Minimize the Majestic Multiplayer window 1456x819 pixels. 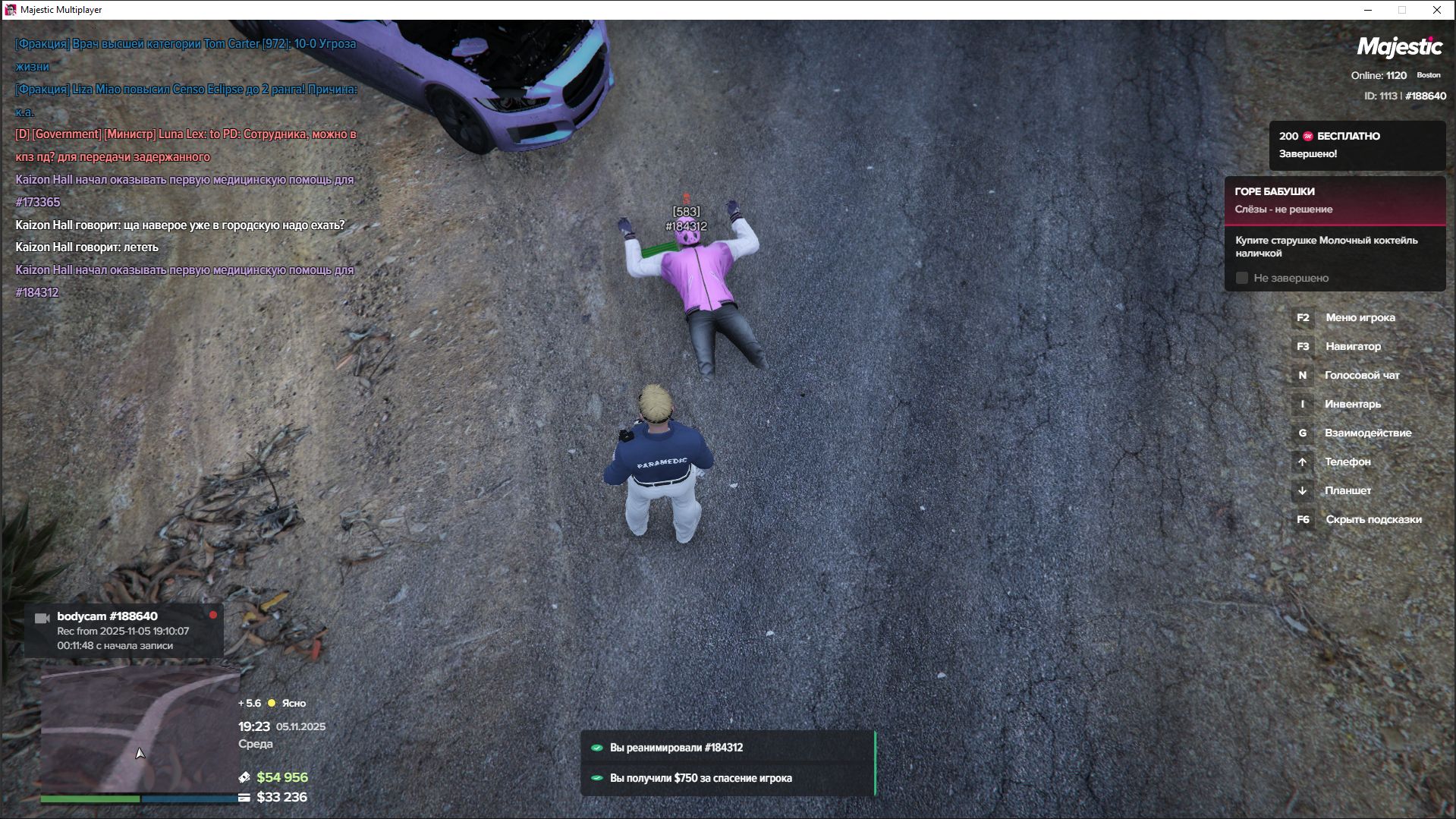[1368, 10]
